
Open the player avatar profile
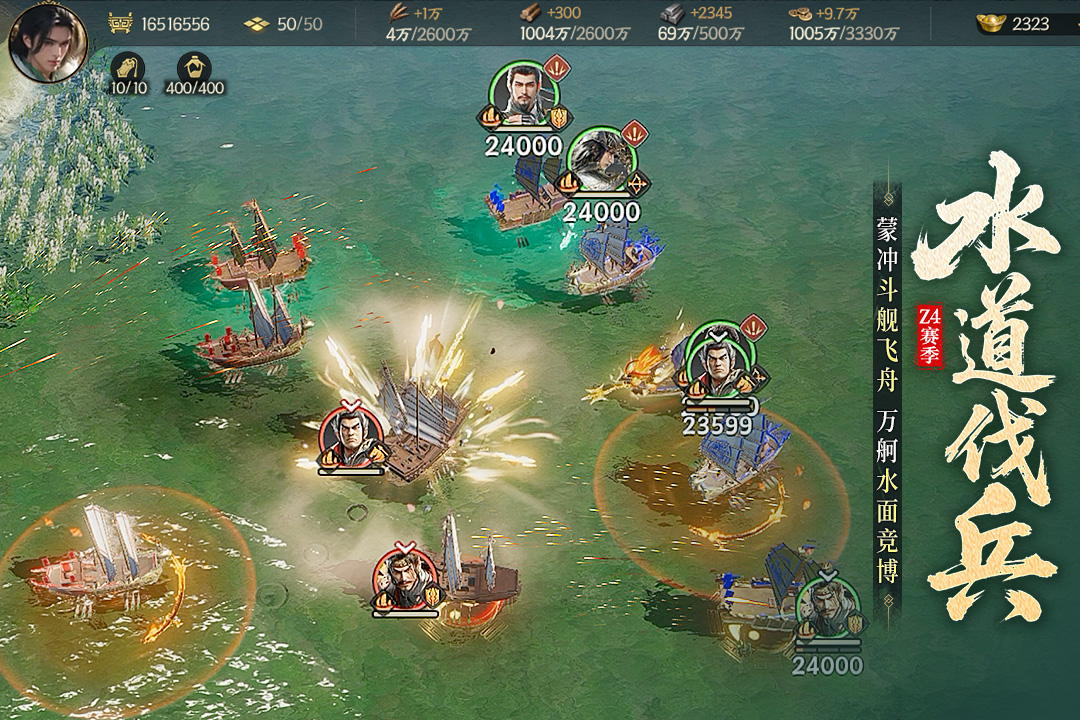point(47,42)
